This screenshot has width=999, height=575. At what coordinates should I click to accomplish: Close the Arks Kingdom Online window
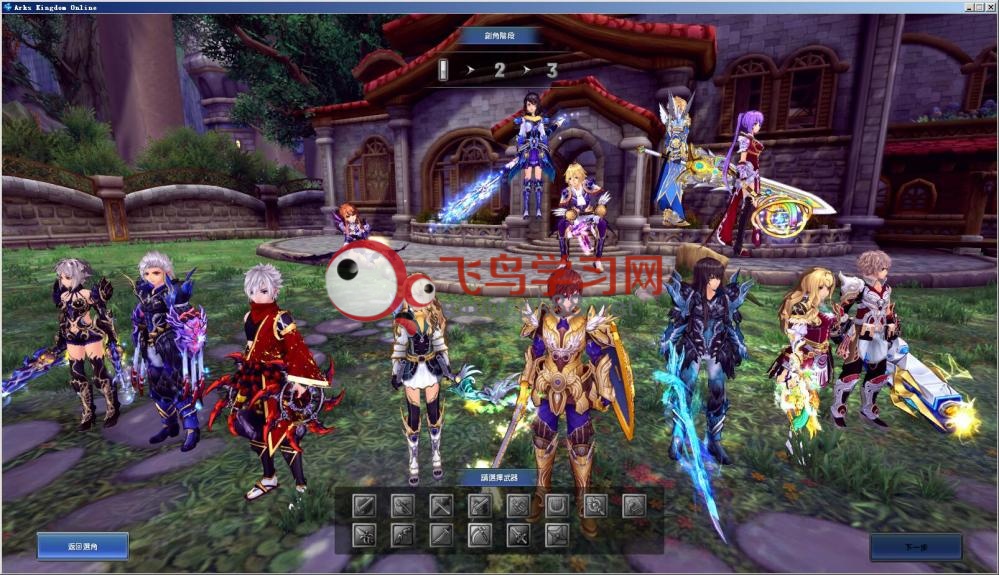pyautogui.click(x=990, y=7)
